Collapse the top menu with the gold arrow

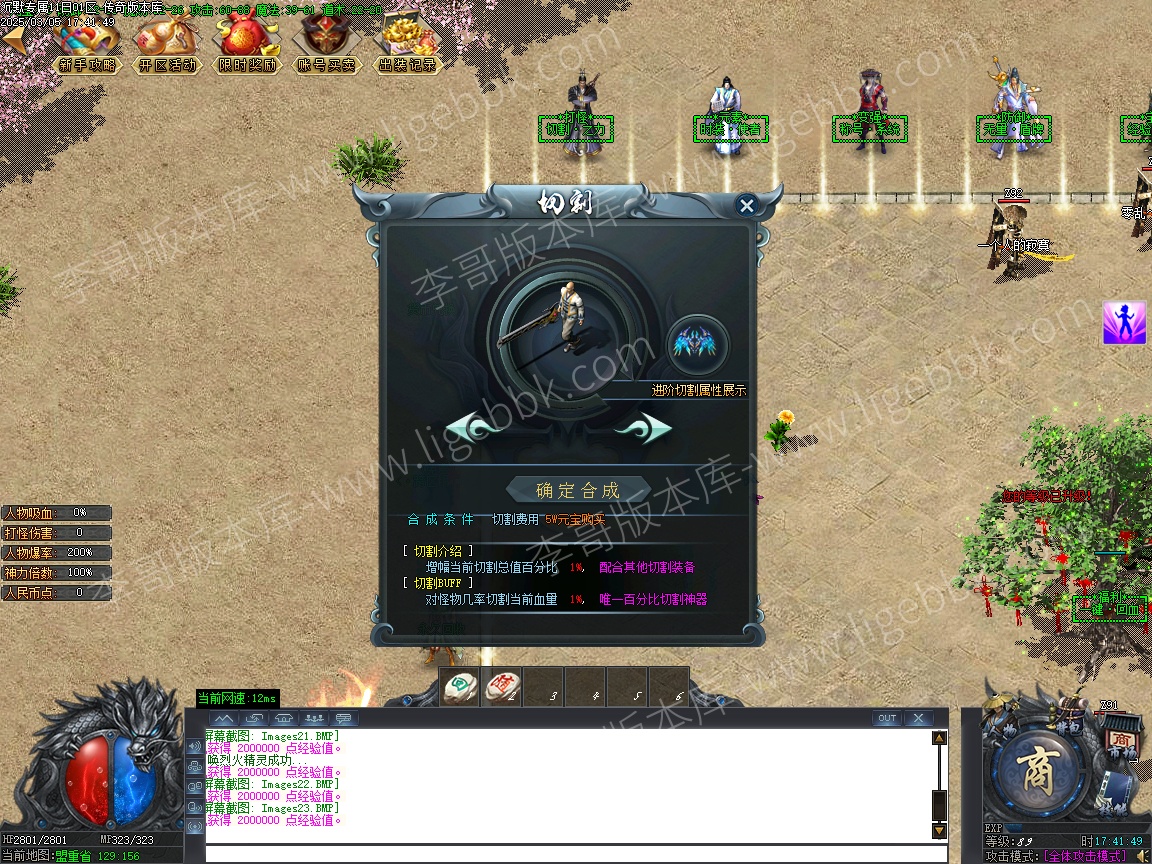click(15, 38)
